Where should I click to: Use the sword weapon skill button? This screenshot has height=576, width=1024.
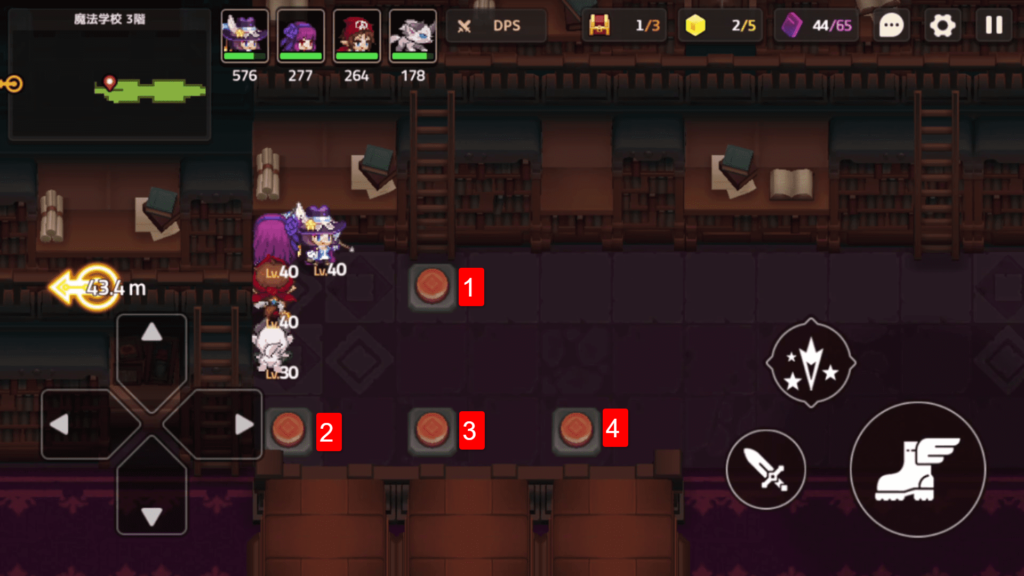(x=766, y=468)
